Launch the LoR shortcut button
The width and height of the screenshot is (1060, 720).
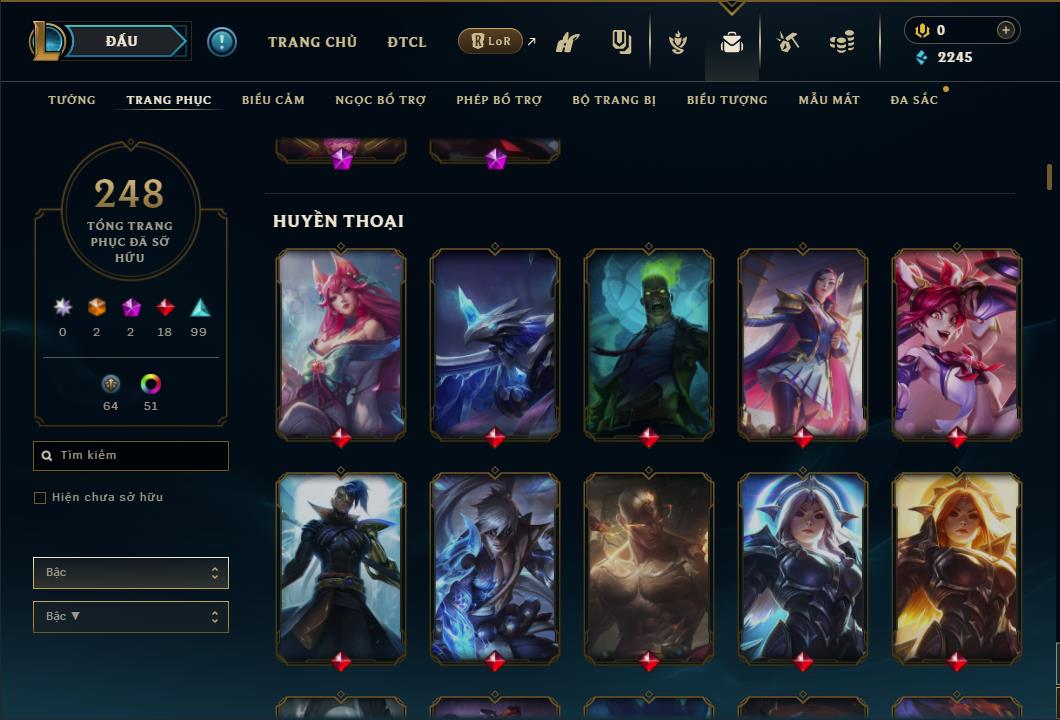[x=490, y=41]
